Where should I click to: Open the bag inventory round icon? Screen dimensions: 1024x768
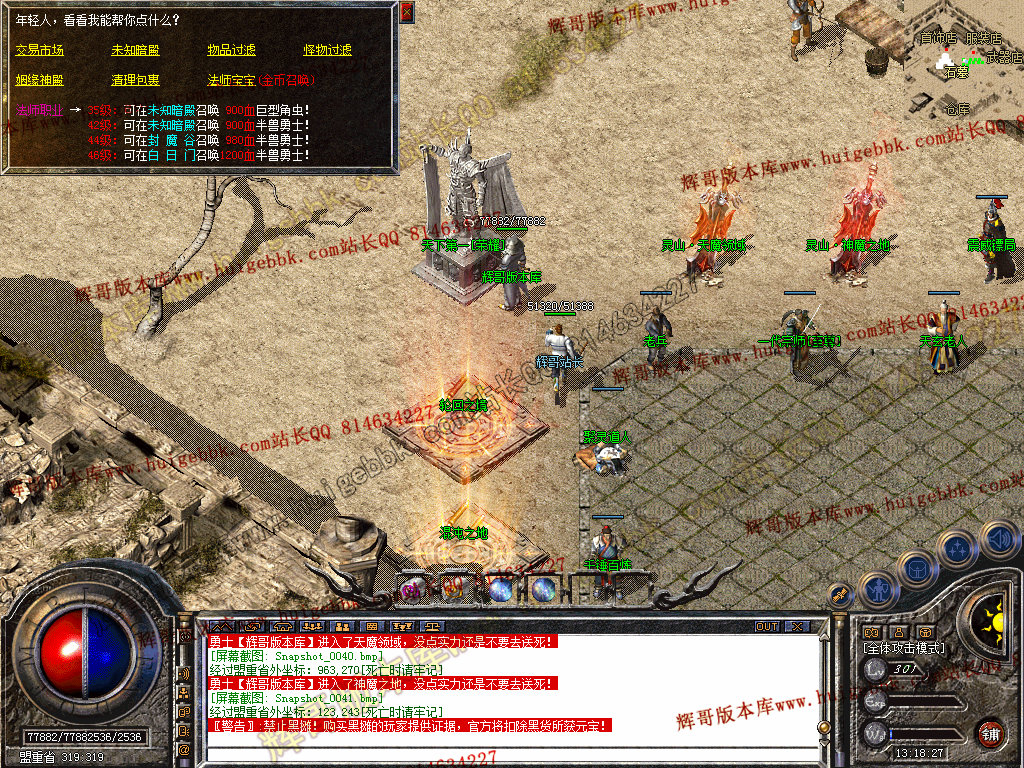point(916,569)
